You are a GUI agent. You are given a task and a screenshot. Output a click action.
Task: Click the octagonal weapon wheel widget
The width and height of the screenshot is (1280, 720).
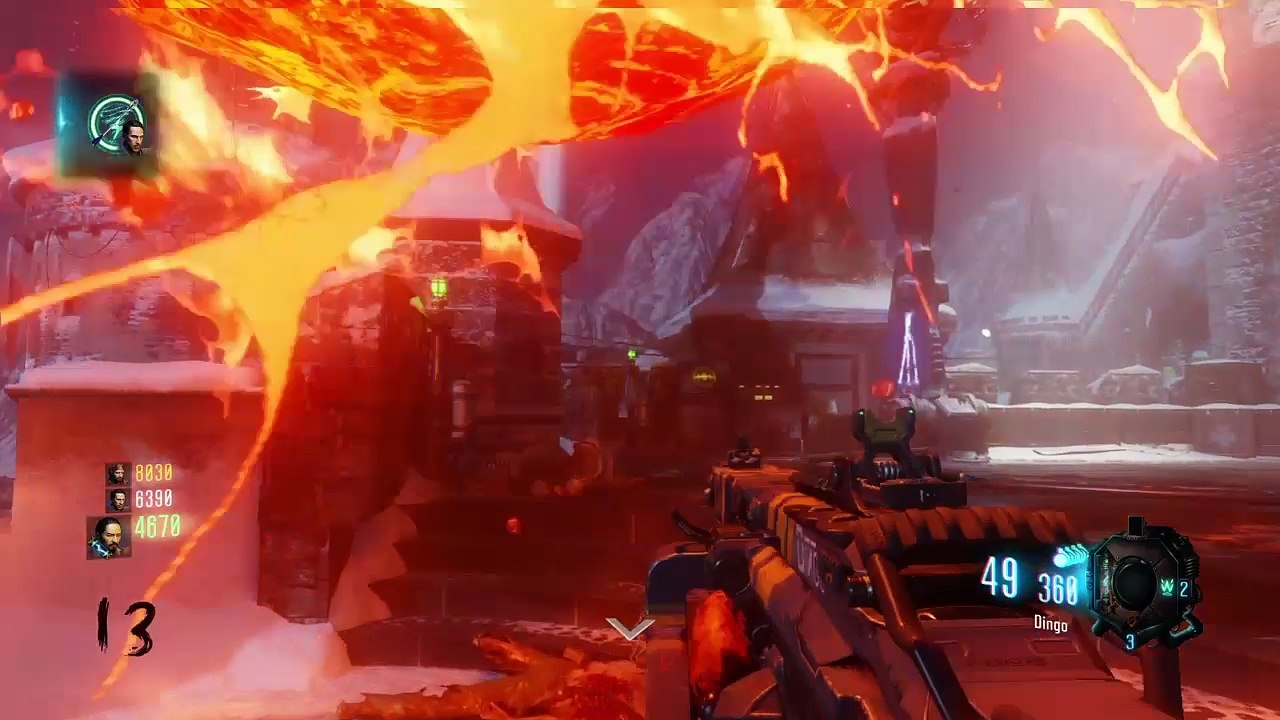coord(1138,580)
